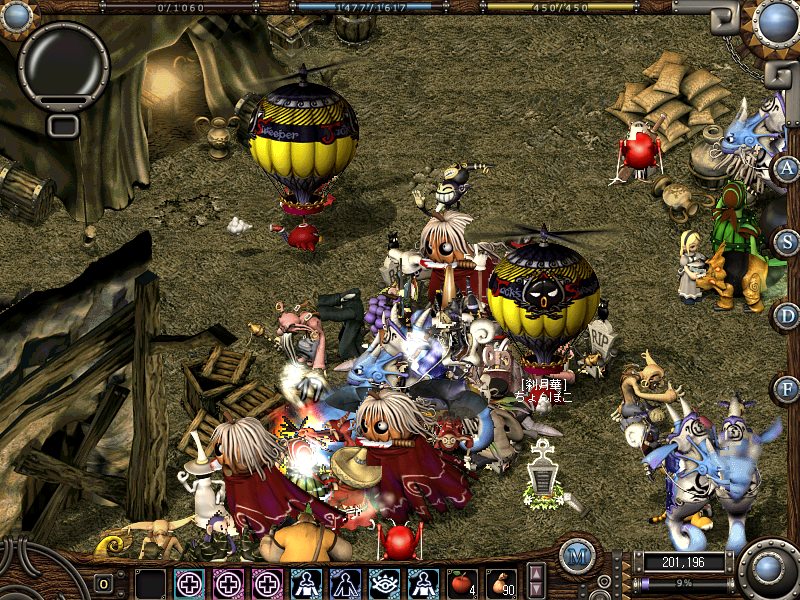This screenshot has width=800, height=600.
Task: Click the round F shortcut button
Action: (x=786, y=388)
